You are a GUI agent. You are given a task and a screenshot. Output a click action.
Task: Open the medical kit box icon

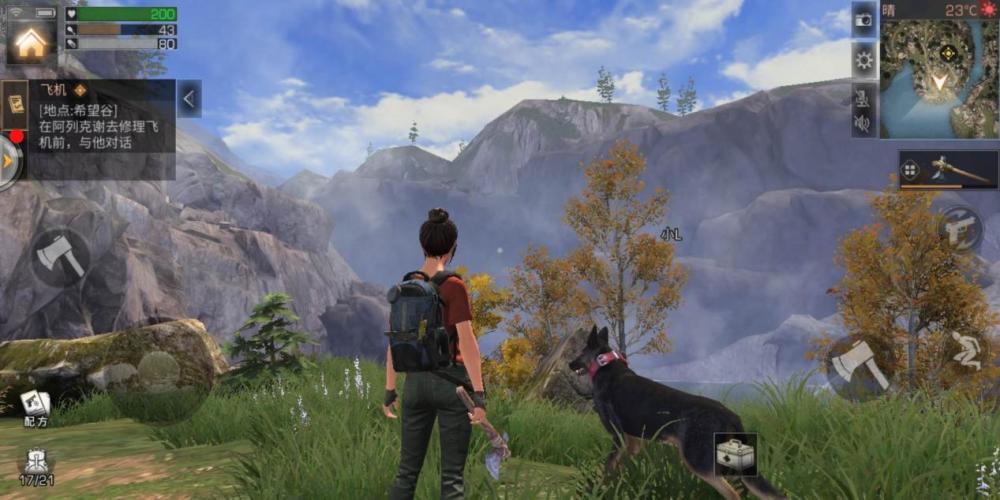(x=735, y=455)
